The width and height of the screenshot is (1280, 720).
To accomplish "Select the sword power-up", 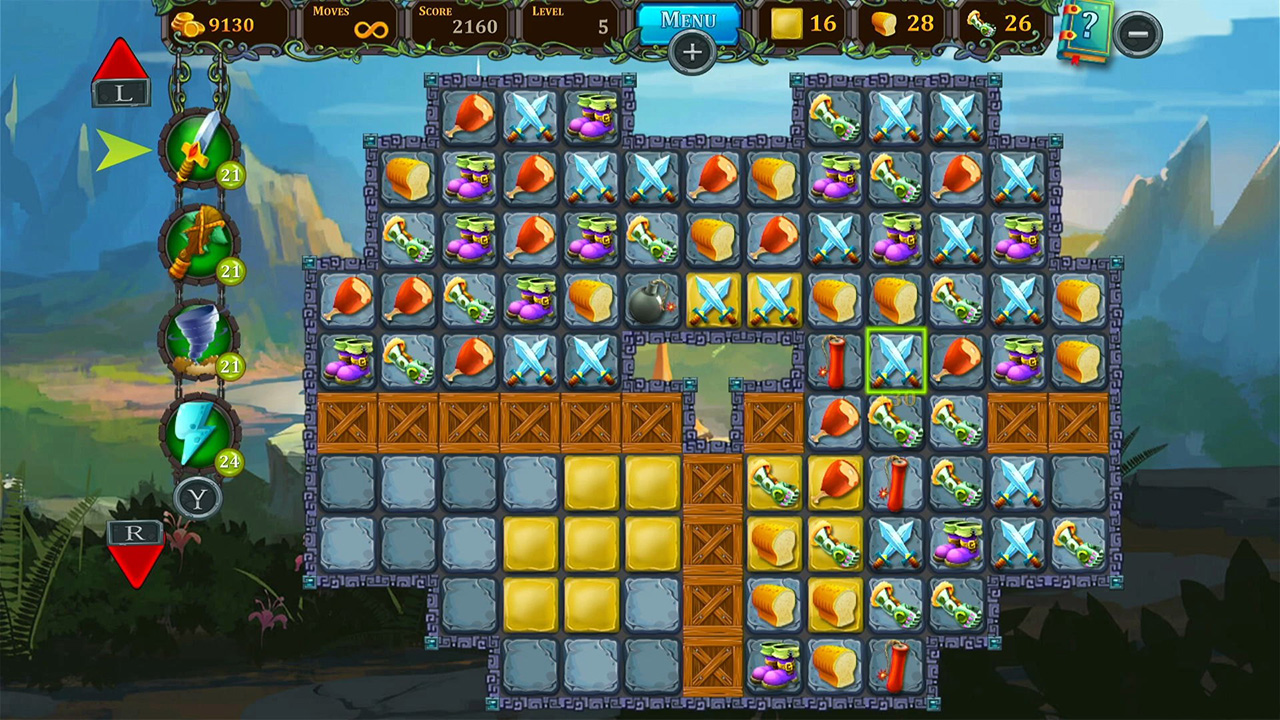I will pyautogui.click(x=199, y=148).
